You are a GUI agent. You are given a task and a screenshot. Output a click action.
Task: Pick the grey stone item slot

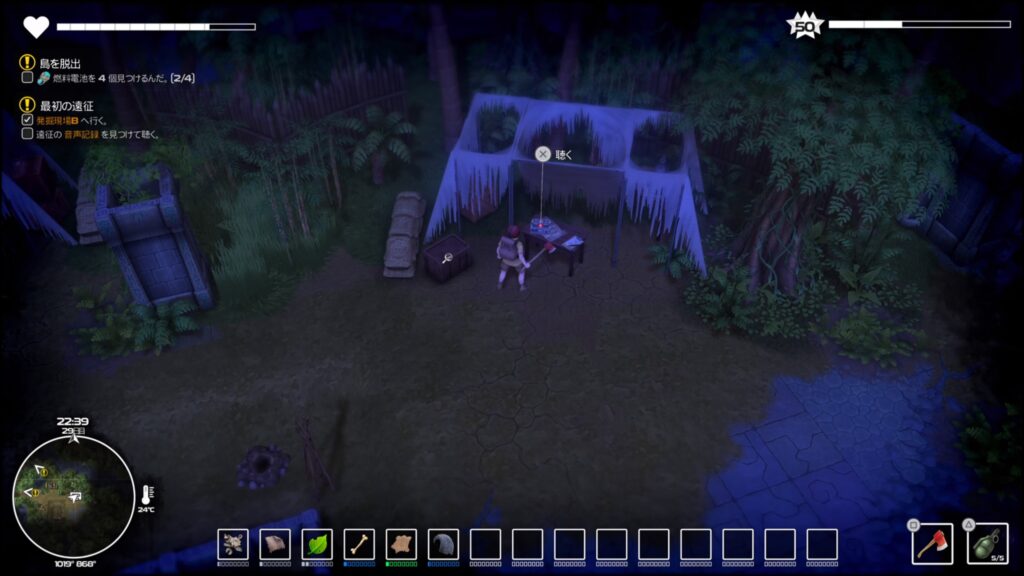pos(443,544)
